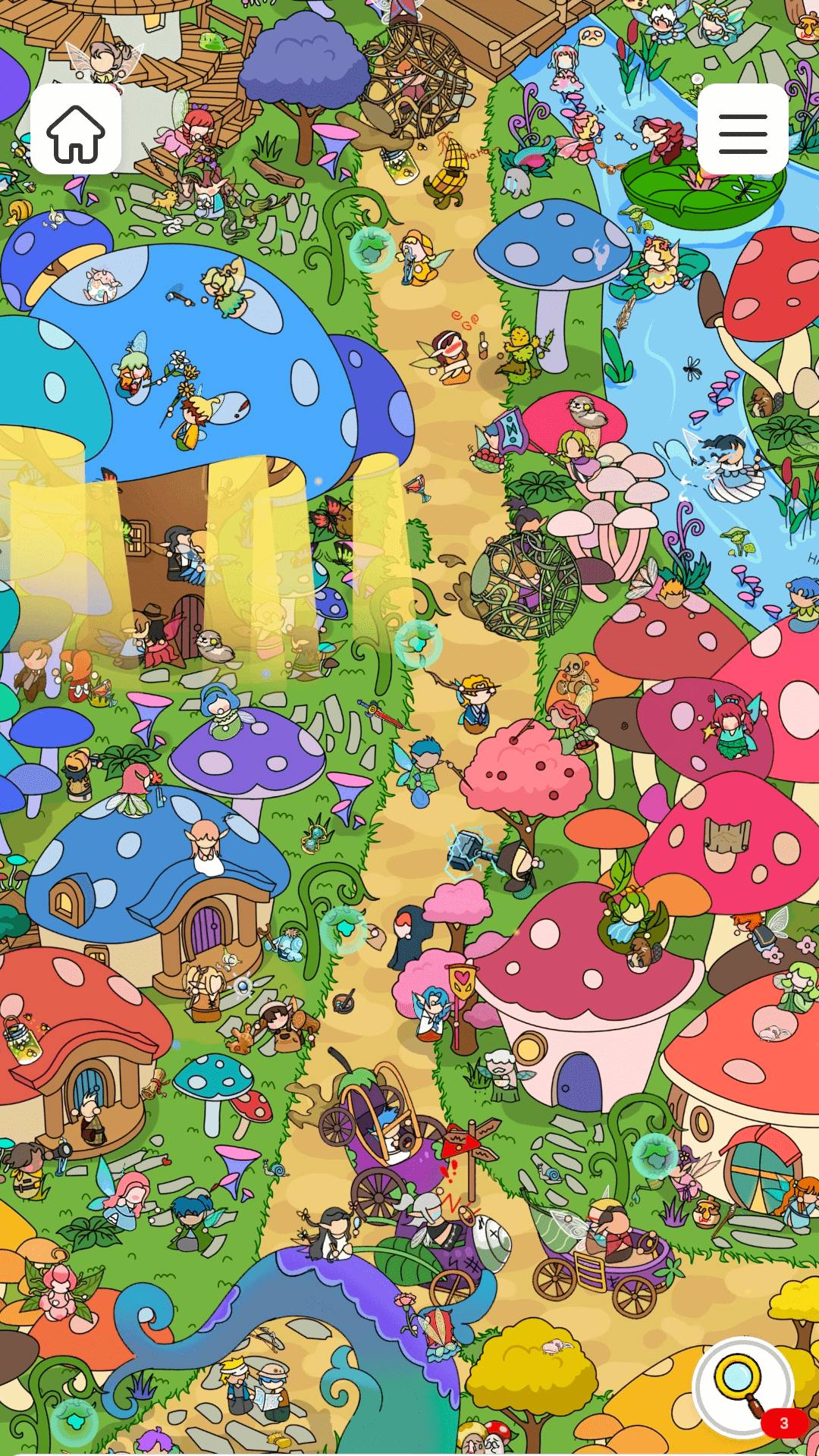Screen dimensions: 819x1456
Task: Go to the home screen
Action: (76, 130)
